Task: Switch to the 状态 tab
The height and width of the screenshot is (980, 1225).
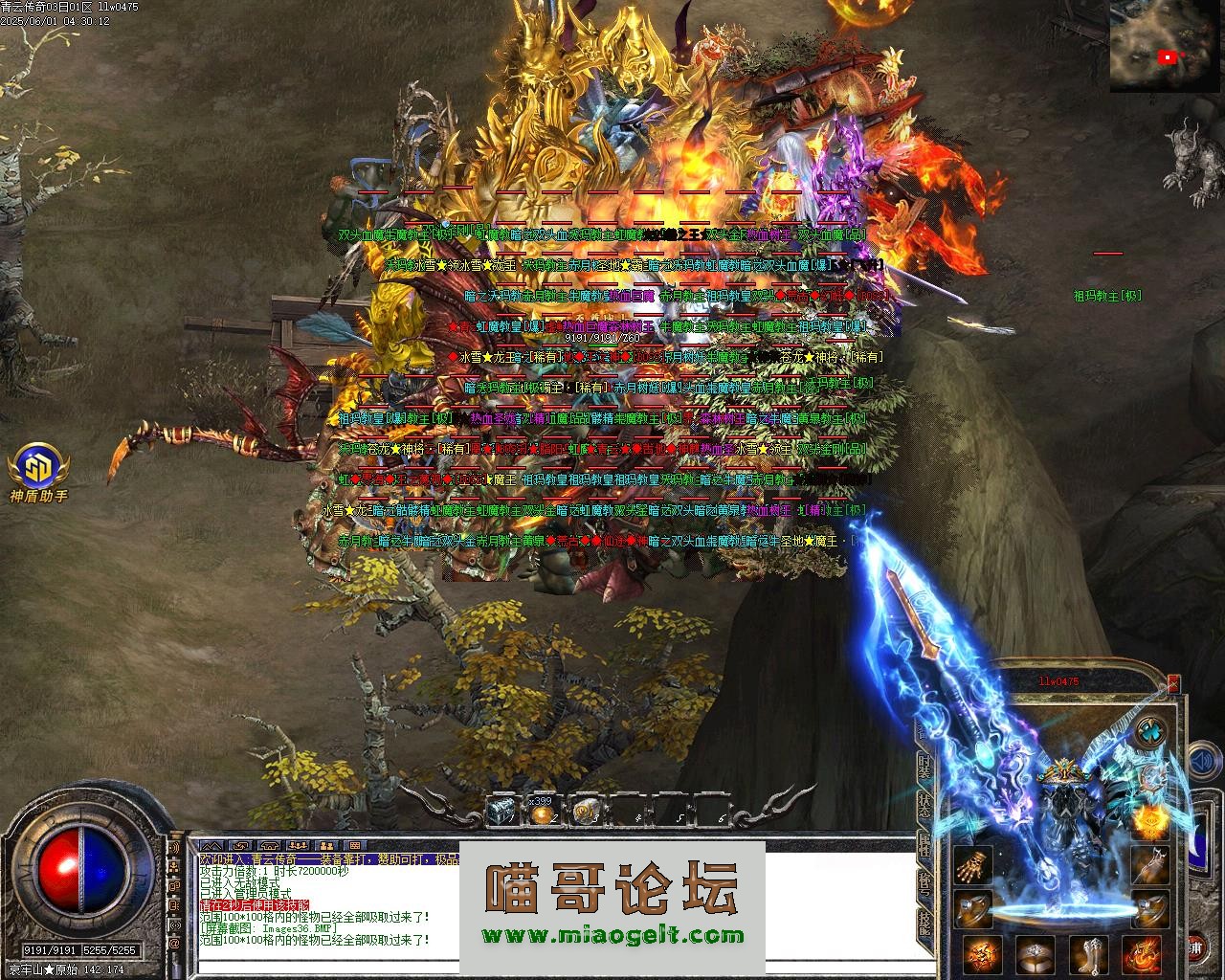Action: (924, 806)
